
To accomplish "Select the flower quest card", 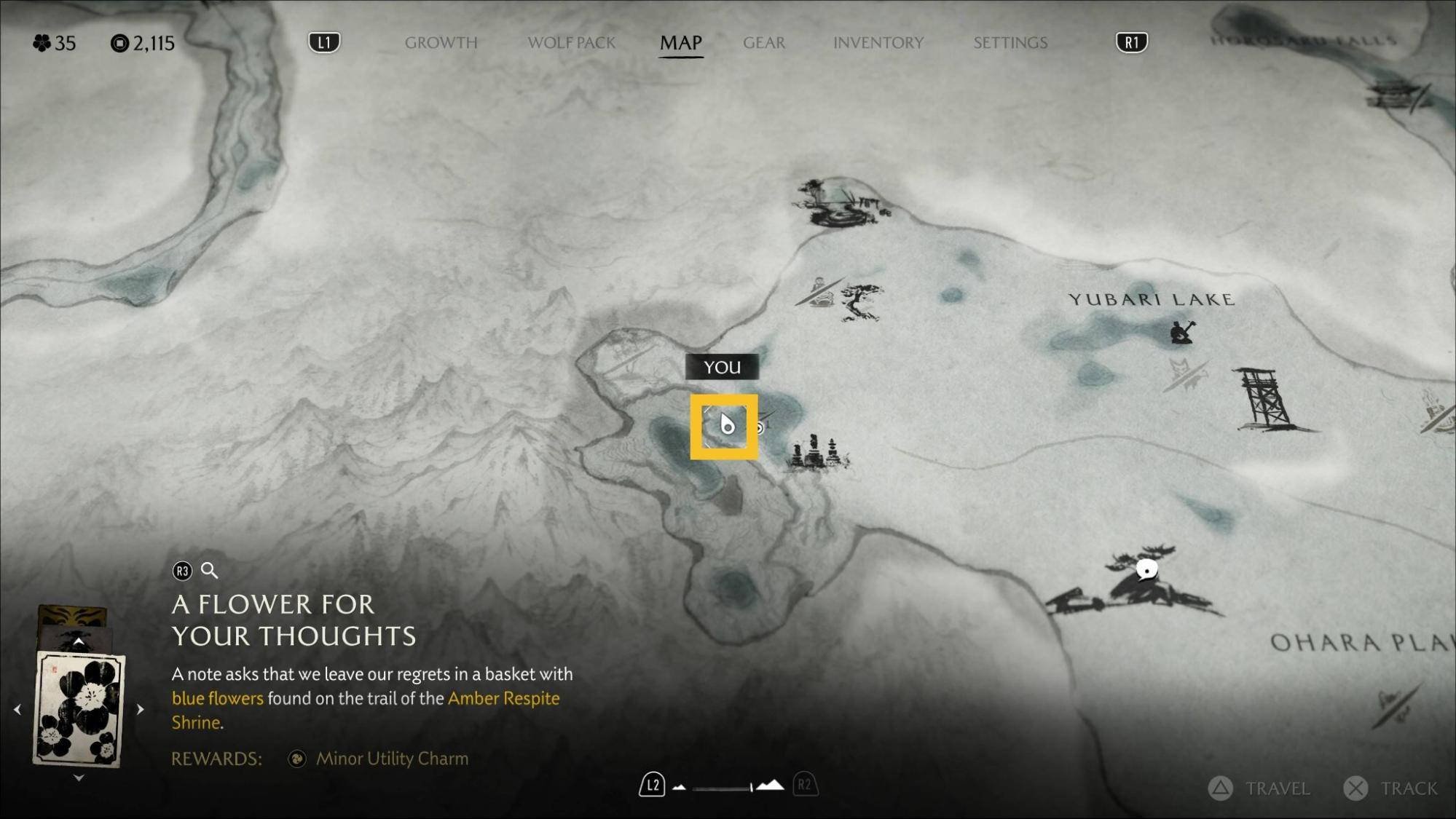I will pos(79,709).
